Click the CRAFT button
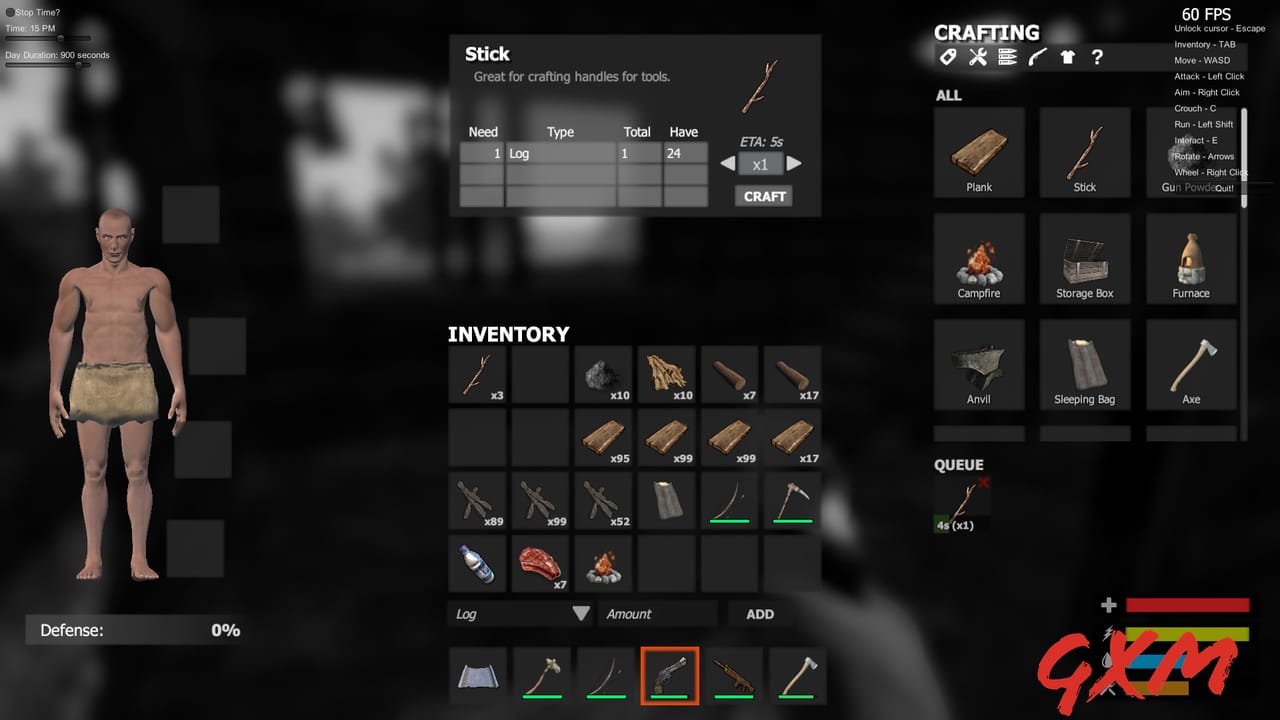The height and width of the screenshot is (720, 1280). click(x=763, y=196)
